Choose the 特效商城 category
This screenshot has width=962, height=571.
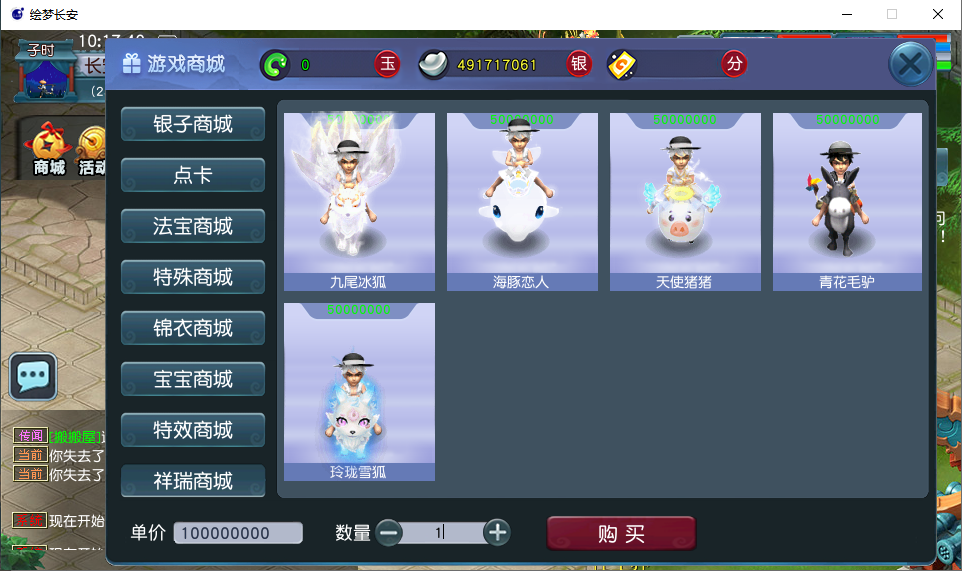coord(193,430)
